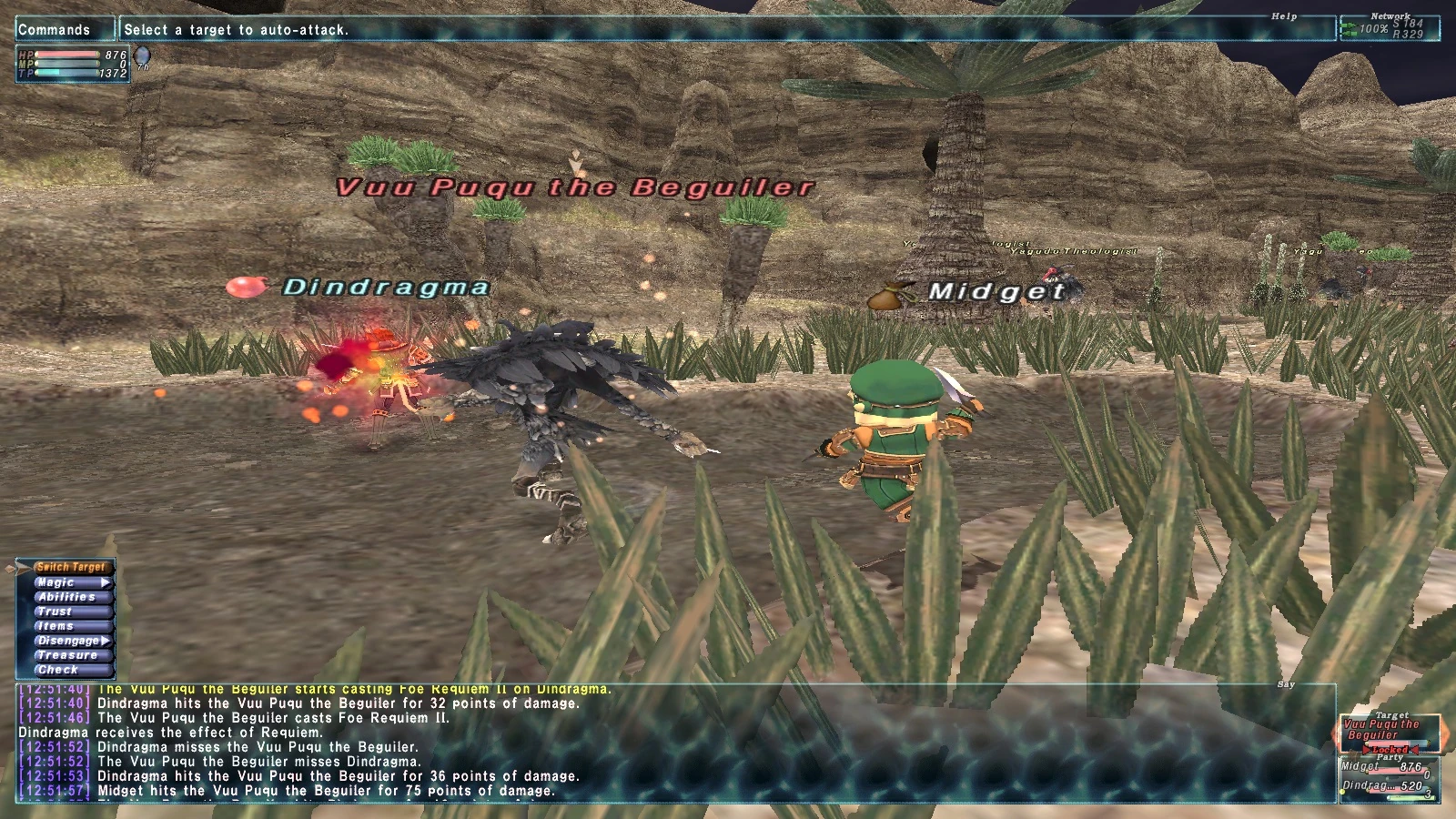Toggle the Locked indicator on the target window
The height and width of the screenshot is (819, 1456).
pyautogui.click(x=1390, y=750)
